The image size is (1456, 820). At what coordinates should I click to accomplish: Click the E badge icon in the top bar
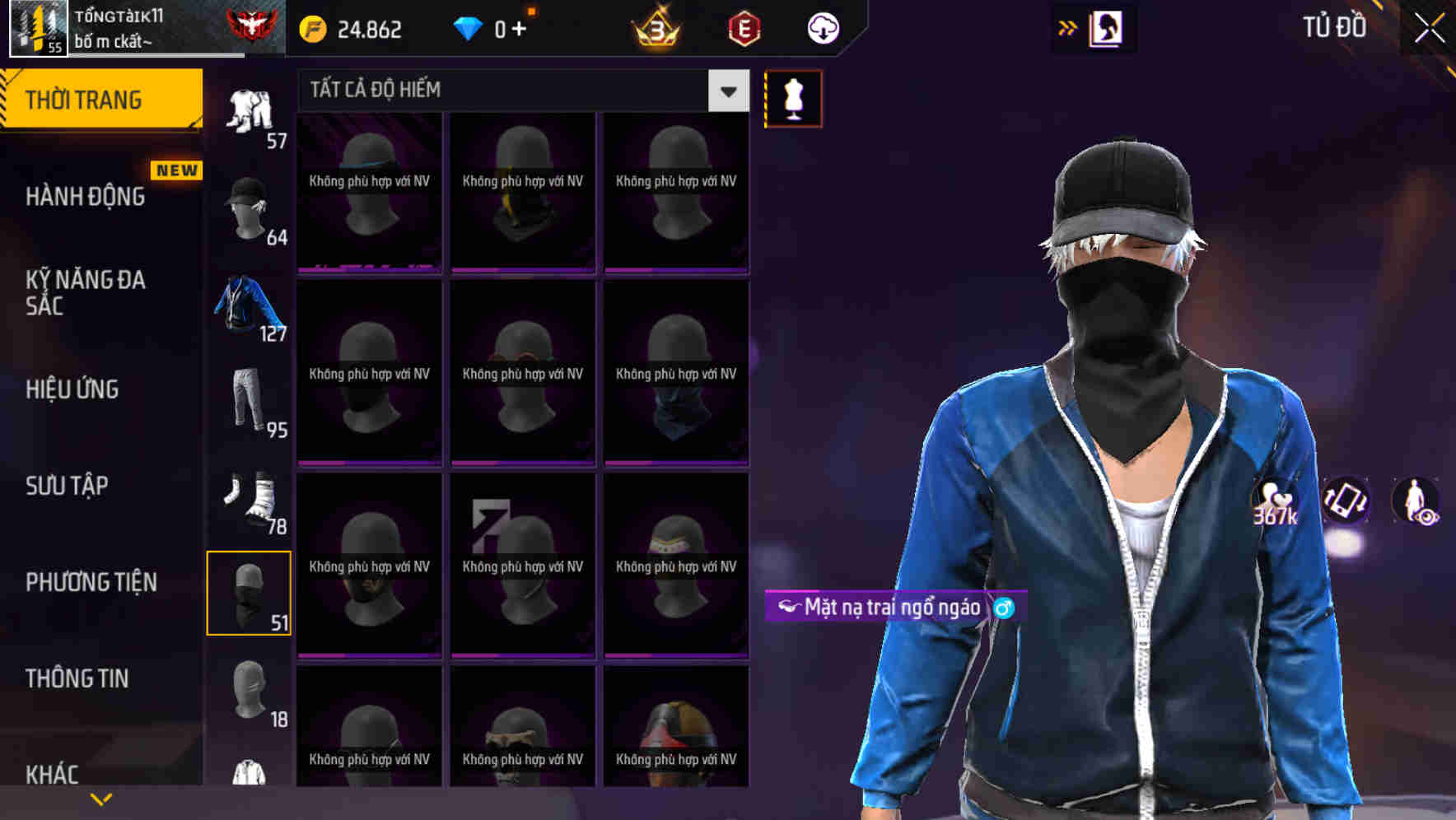coord(744,27)
